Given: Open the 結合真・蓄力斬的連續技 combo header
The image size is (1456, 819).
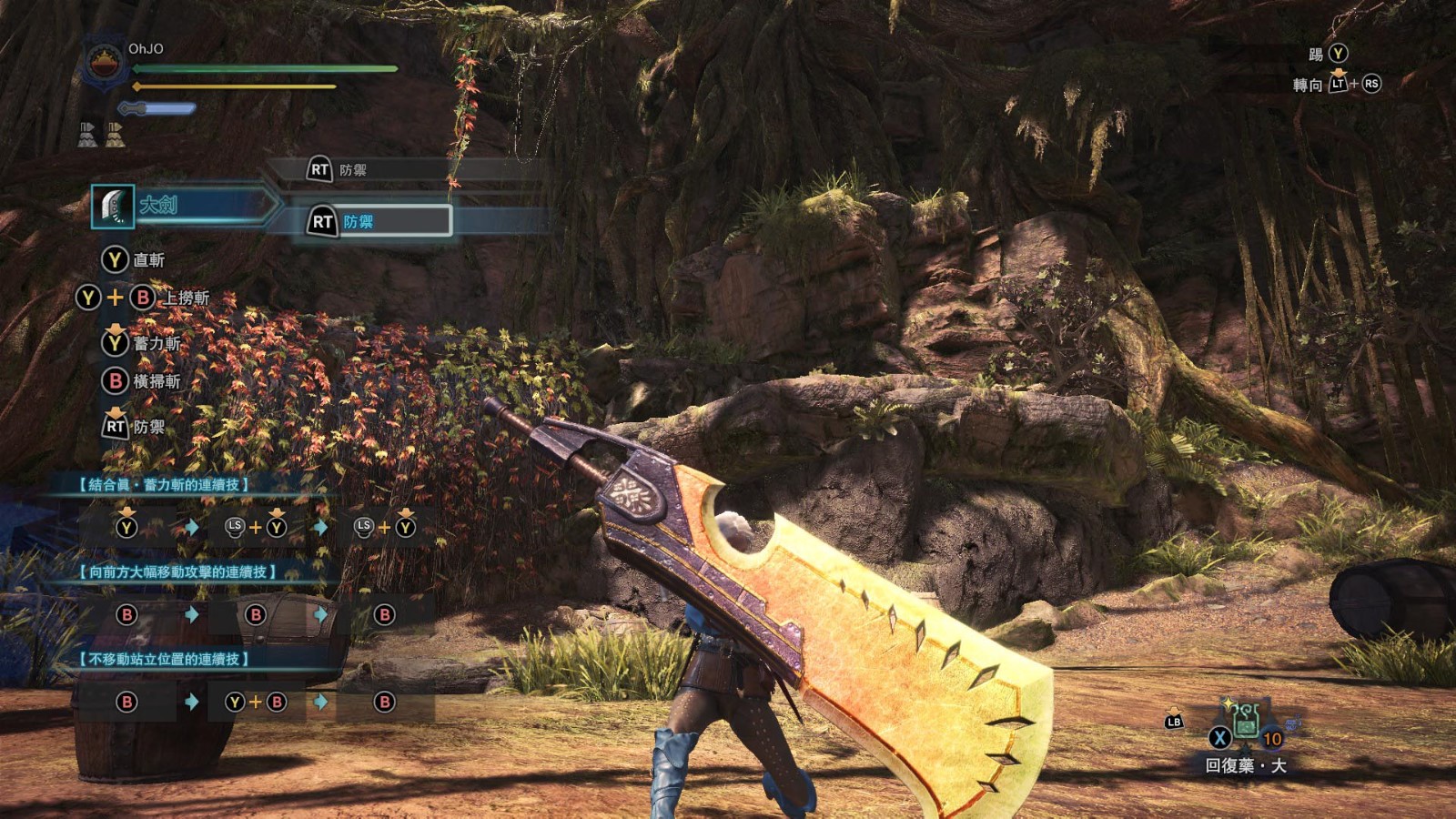Looking at the screenshot, I should coord(164,485).
